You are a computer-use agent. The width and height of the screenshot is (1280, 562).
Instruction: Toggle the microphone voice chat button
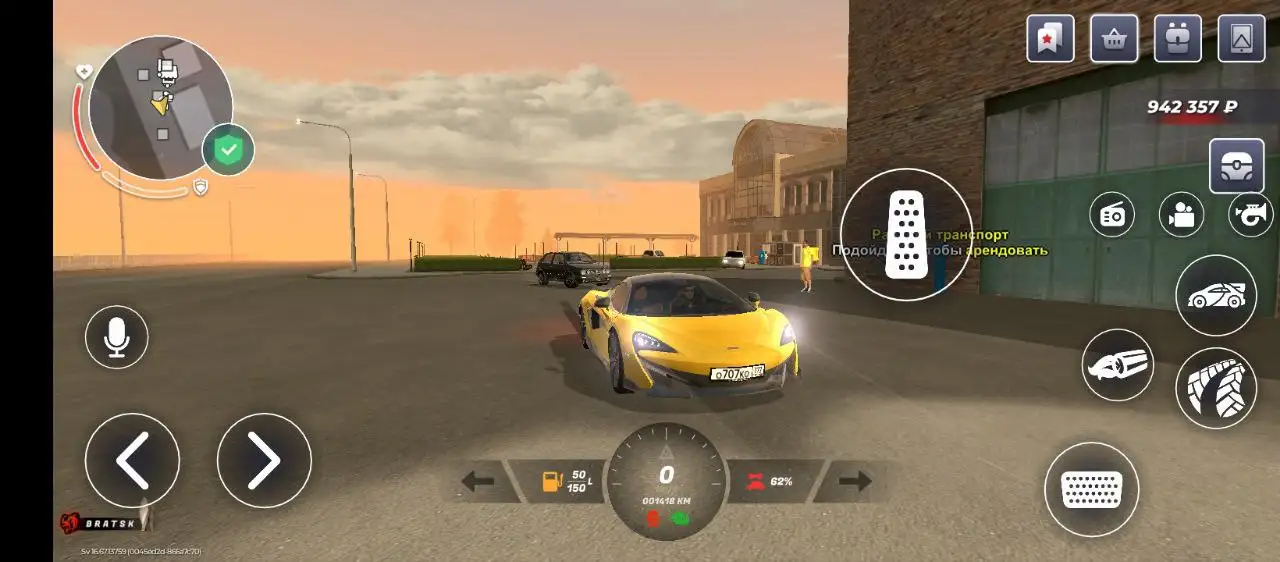click(x=117, y=337)
